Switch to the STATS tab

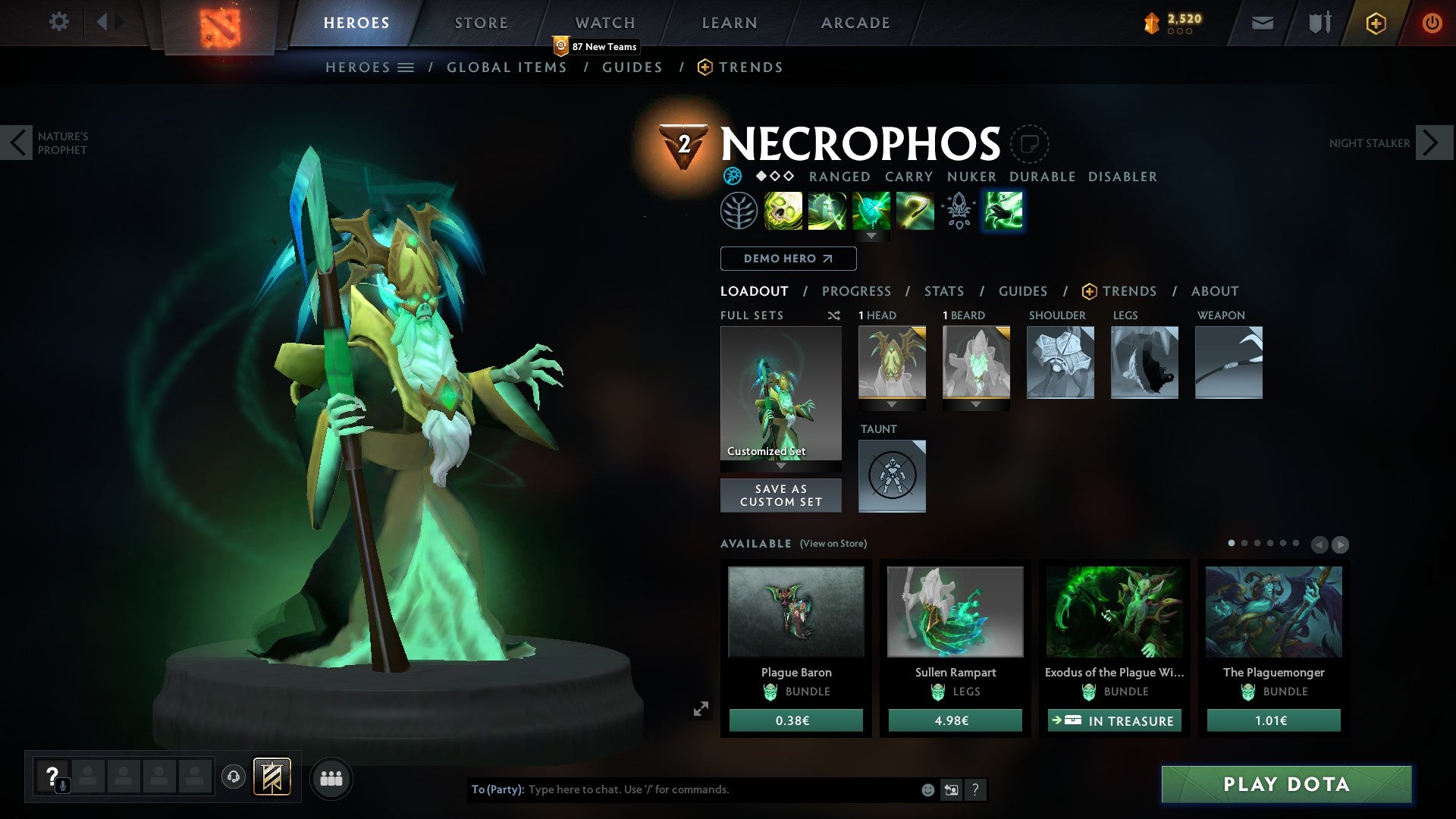[x=944, y=290]
